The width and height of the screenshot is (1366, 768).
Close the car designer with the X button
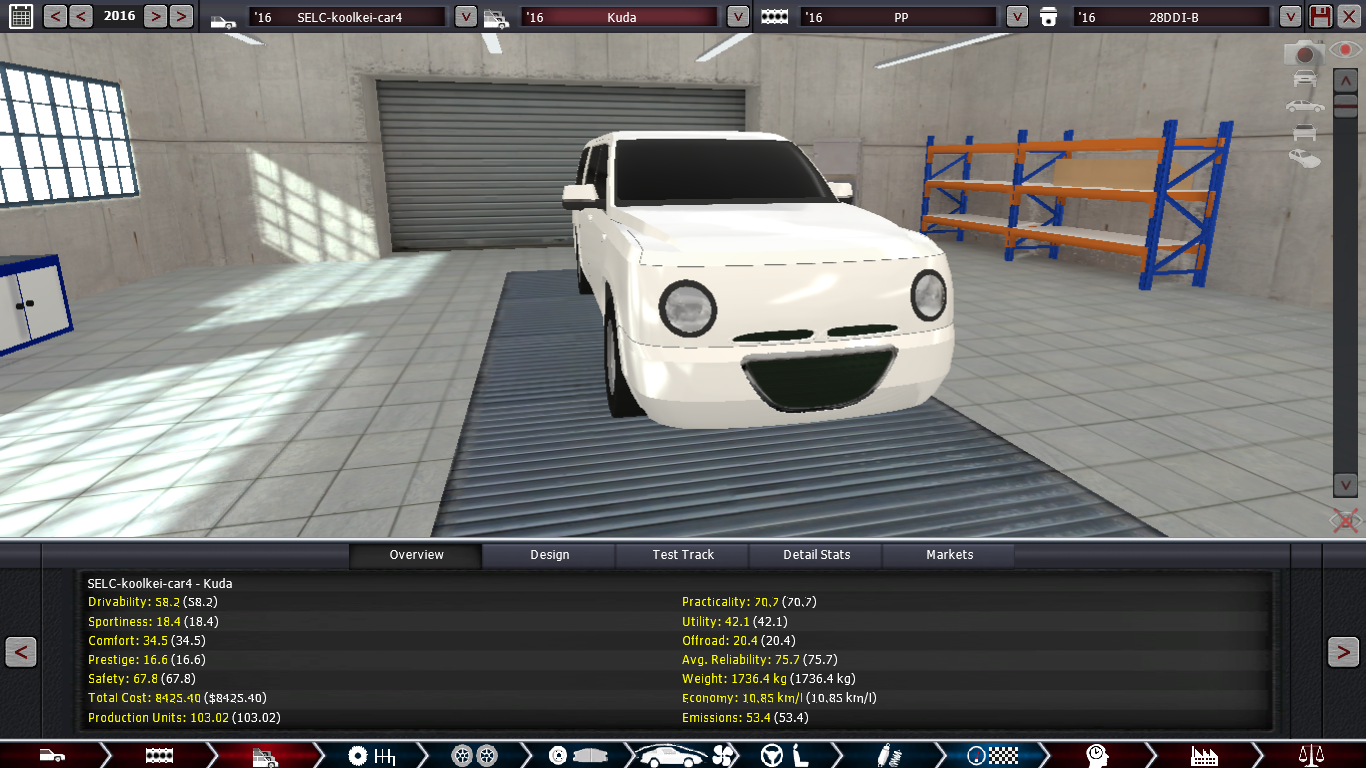point(1349,16)
